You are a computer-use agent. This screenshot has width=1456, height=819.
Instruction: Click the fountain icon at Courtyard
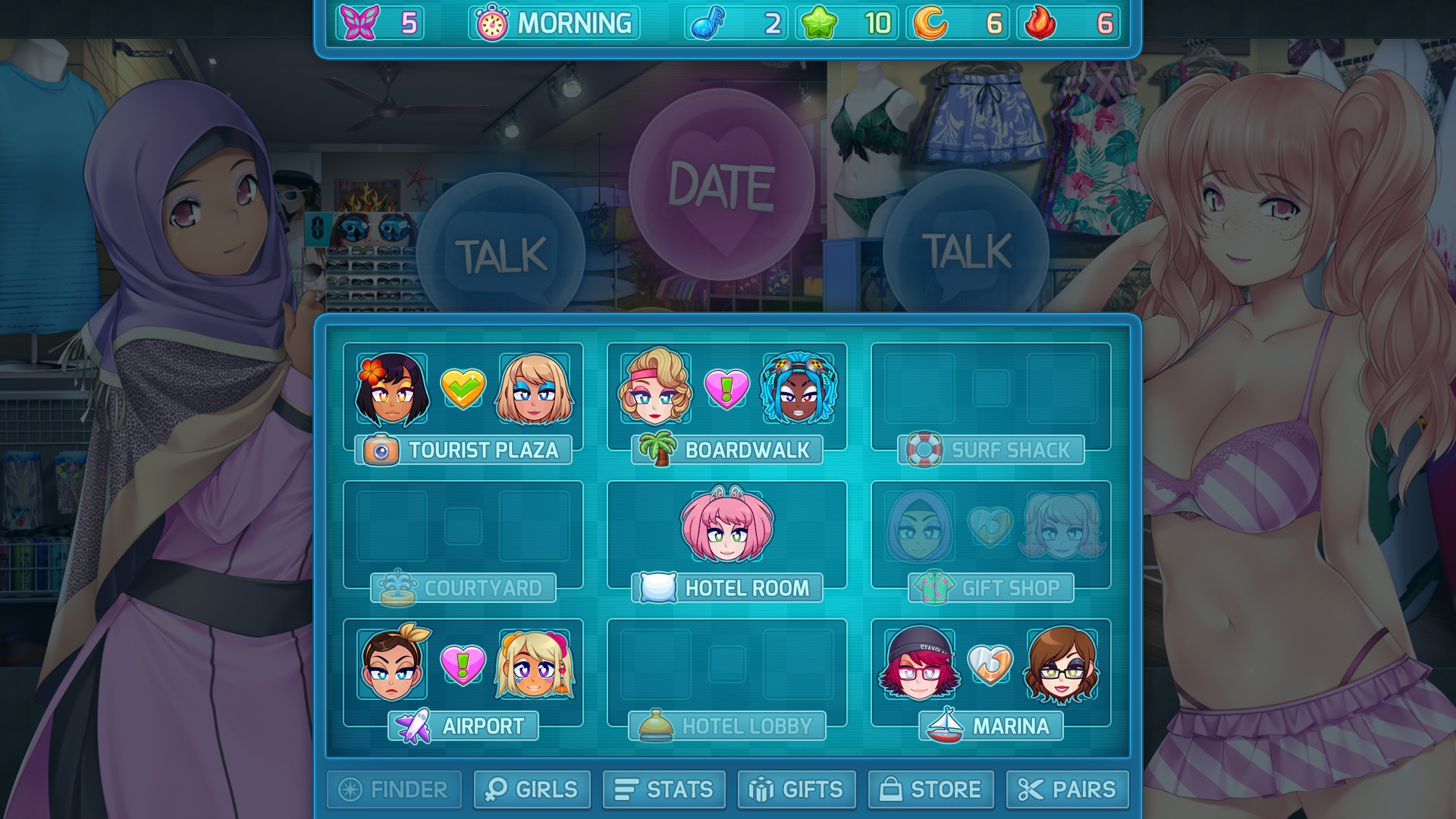click(397, 588)
